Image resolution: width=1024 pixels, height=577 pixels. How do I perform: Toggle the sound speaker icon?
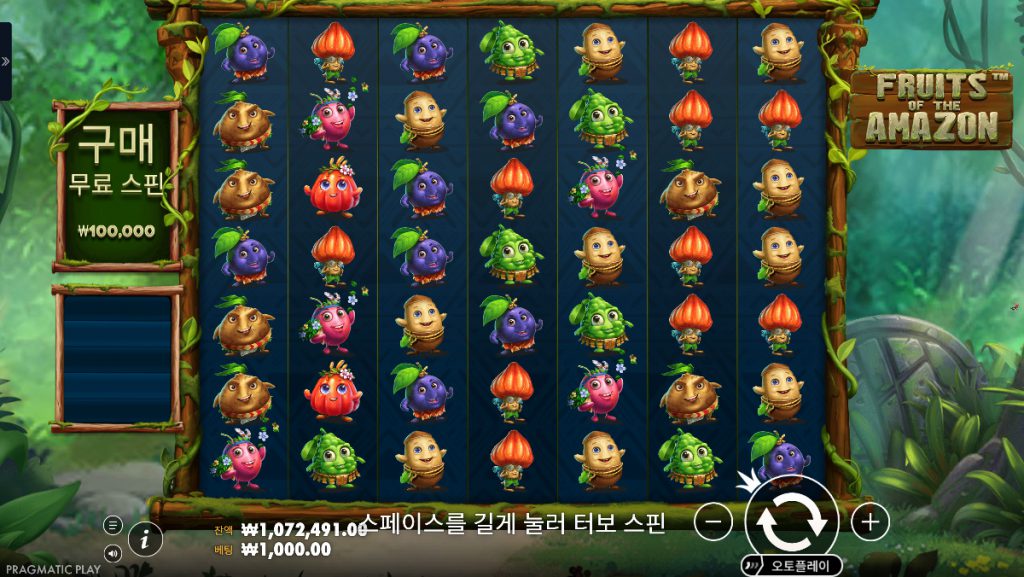pyautogui.click(x=113, y=552)
